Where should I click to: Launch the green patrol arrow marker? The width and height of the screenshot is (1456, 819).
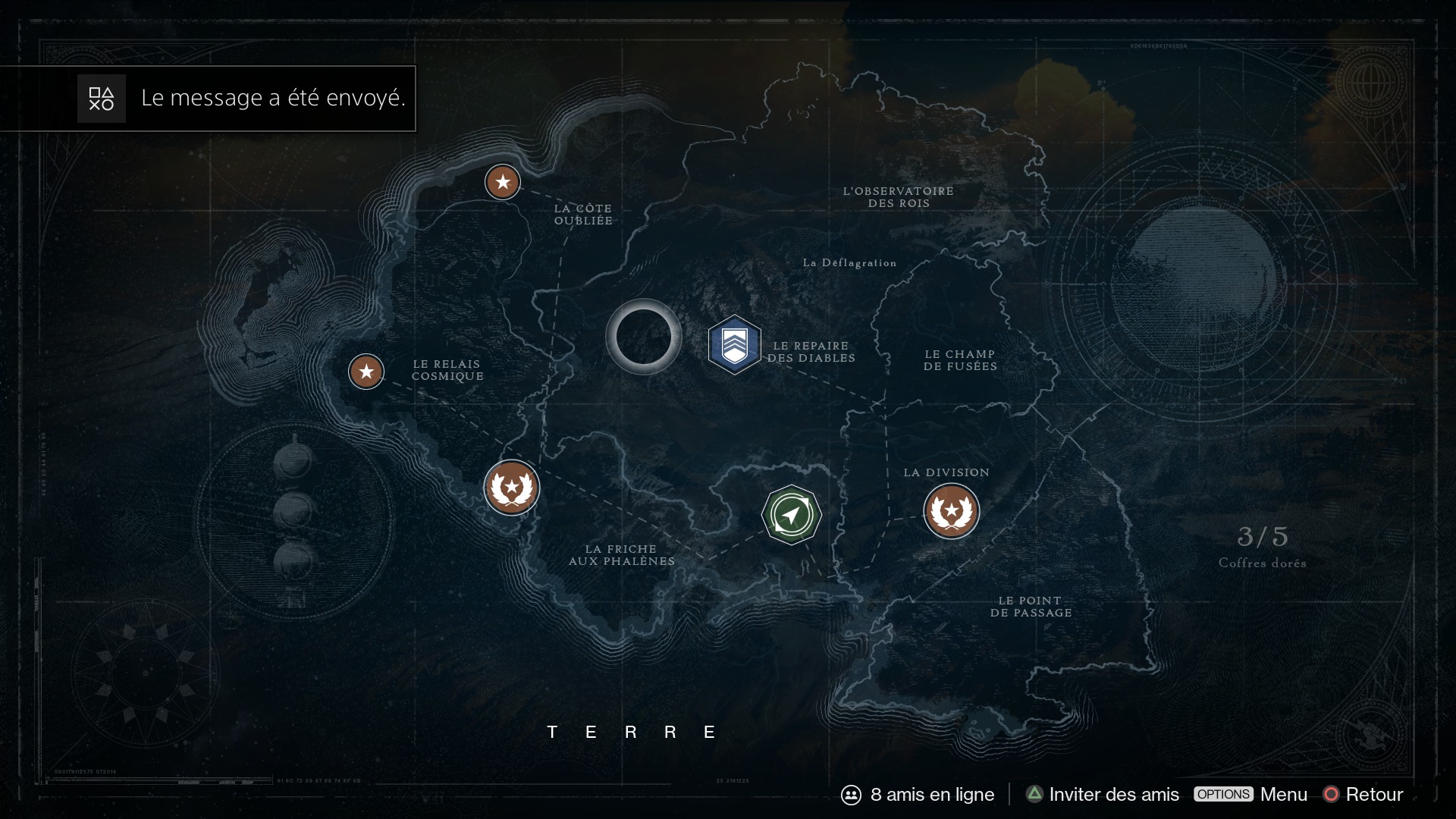point(791,515)
